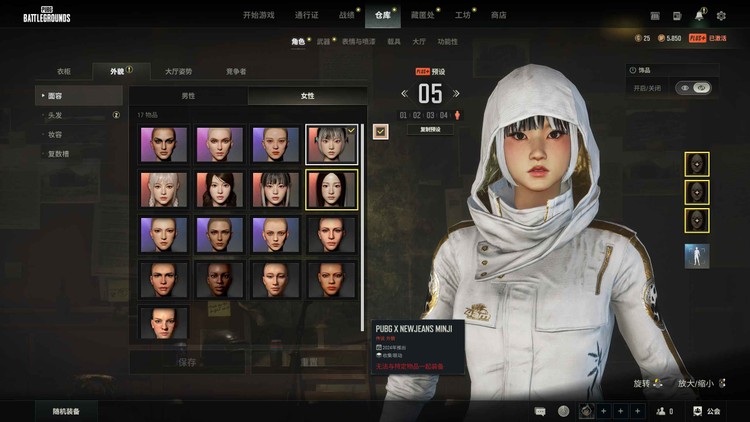Click the 复制预设 copy preset button
This screenshot has height=422, width=750.
point(430,130)
